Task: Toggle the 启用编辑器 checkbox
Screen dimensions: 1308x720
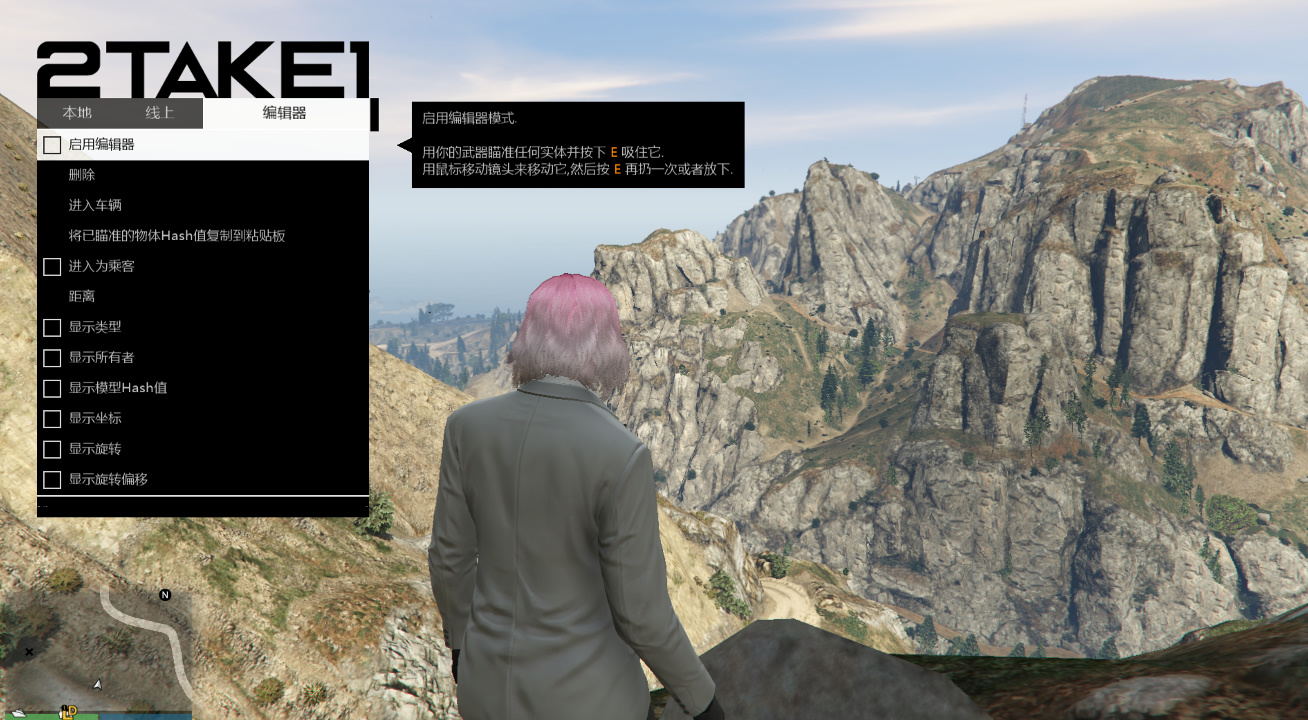Action: pyautogui.click(x=52, y=145)
